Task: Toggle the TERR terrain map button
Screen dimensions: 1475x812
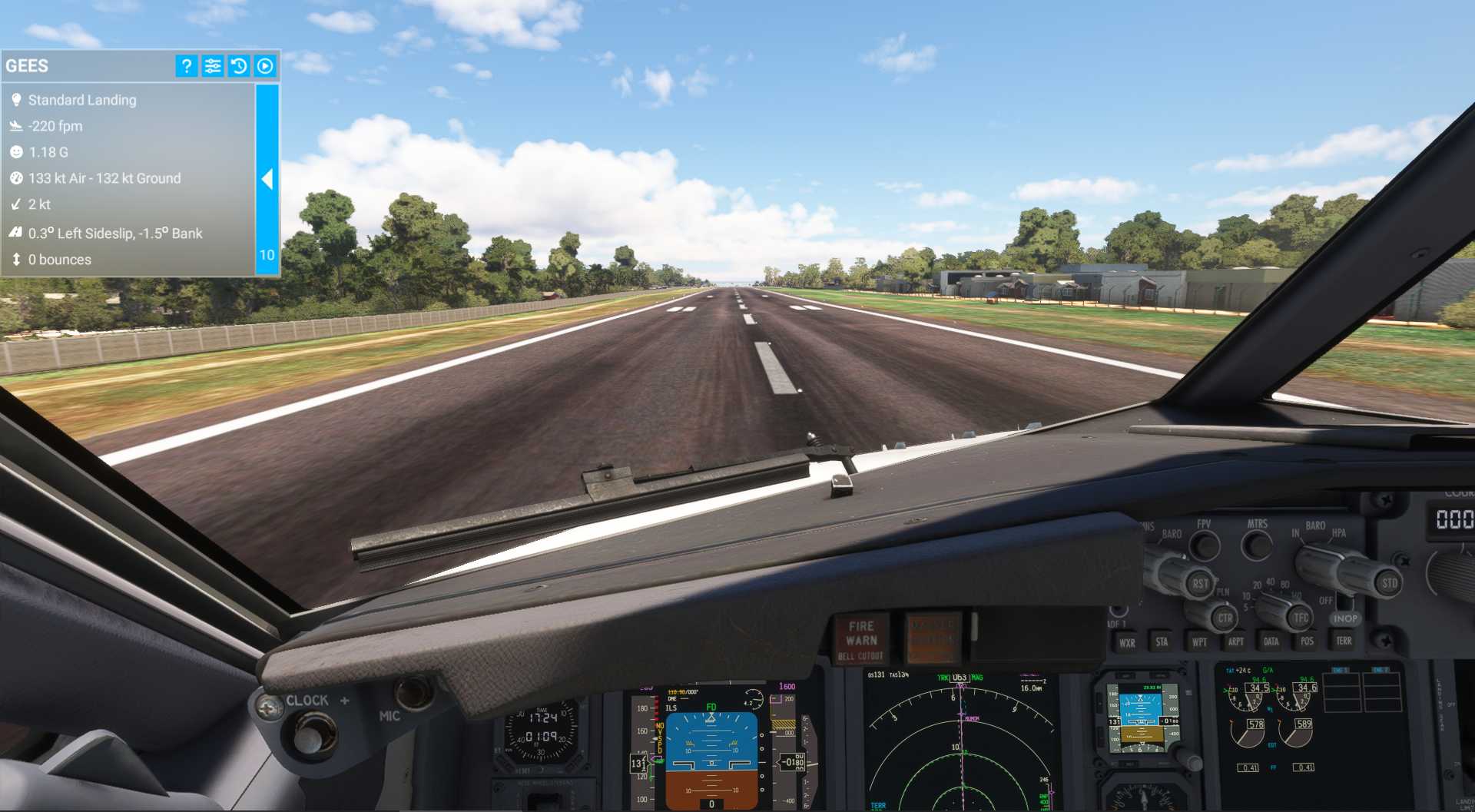Action: click(1344, 641)
